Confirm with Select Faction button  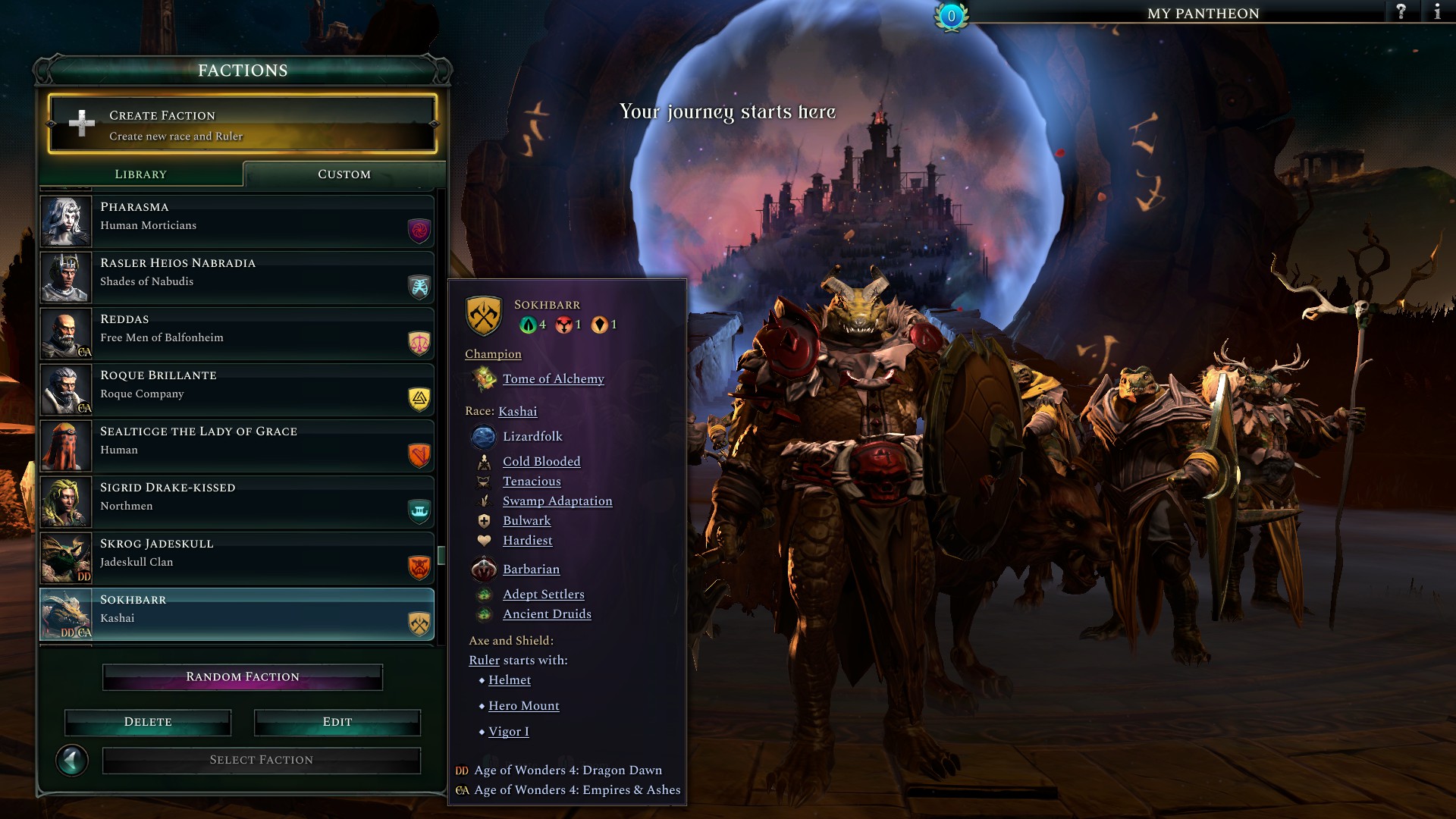262,760
